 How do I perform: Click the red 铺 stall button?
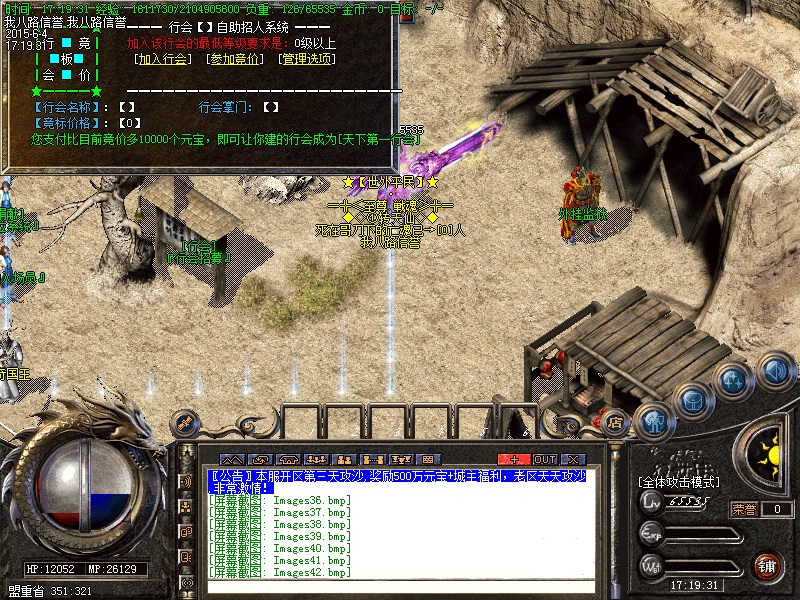point(767,565)
